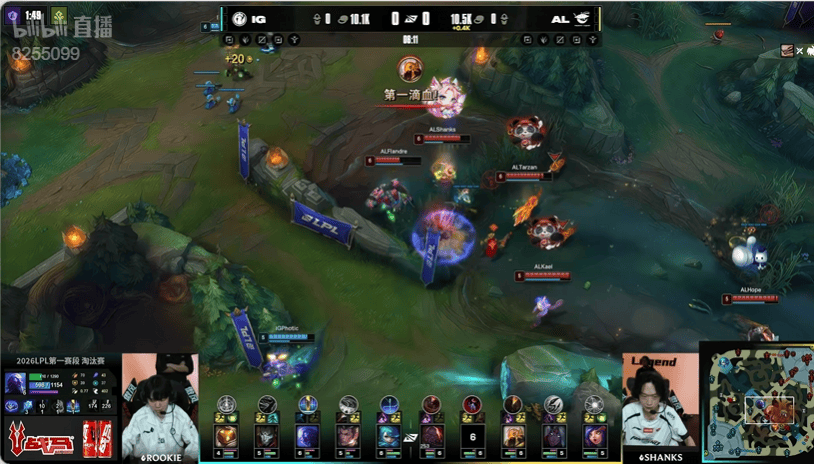The width and height of the screenshot is (814, 464).
Task: Click the bilibili live logo
Action: (55, 32)
